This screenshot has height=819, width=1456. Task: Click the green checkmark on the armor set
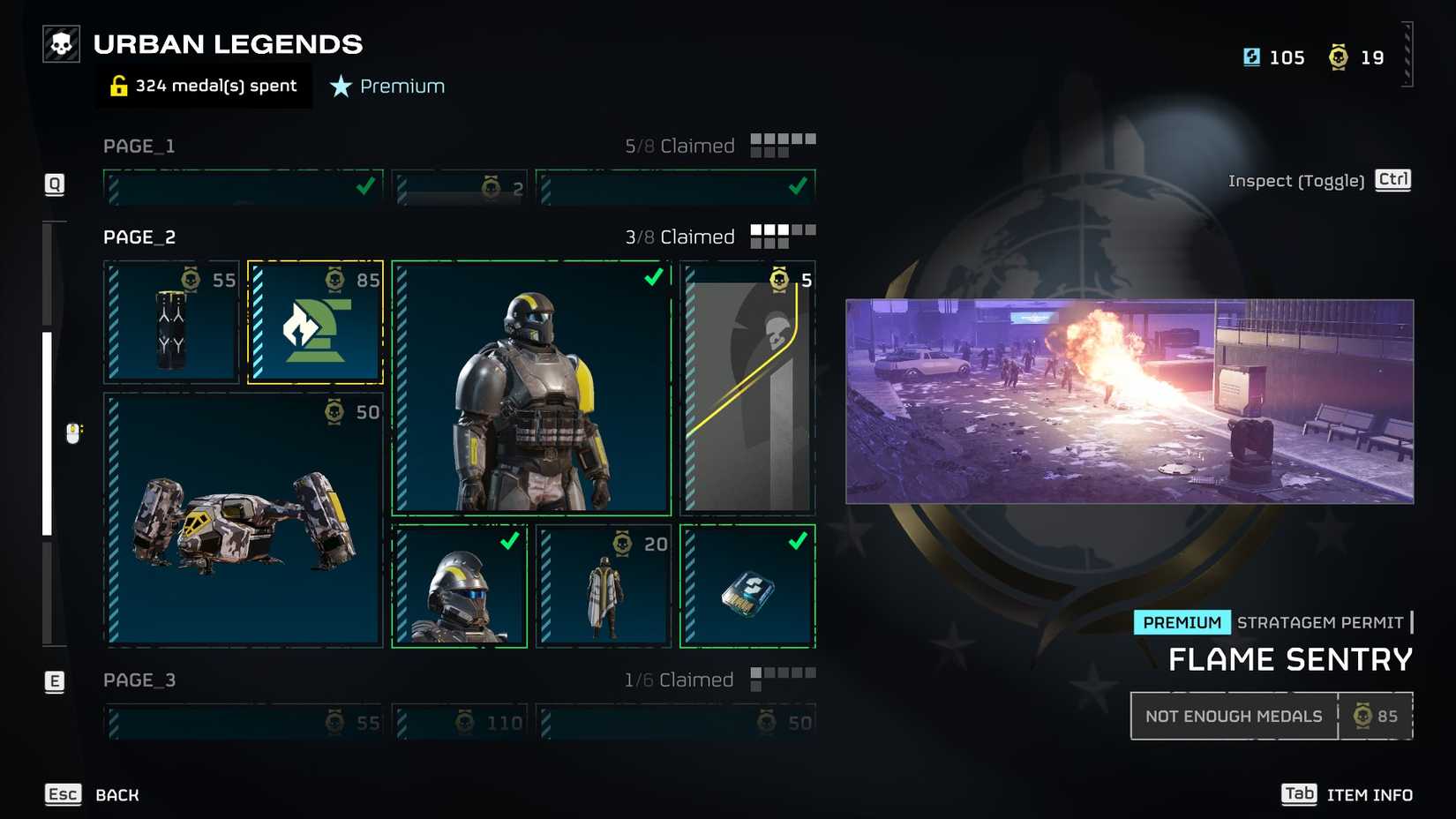tap(652, 278)
